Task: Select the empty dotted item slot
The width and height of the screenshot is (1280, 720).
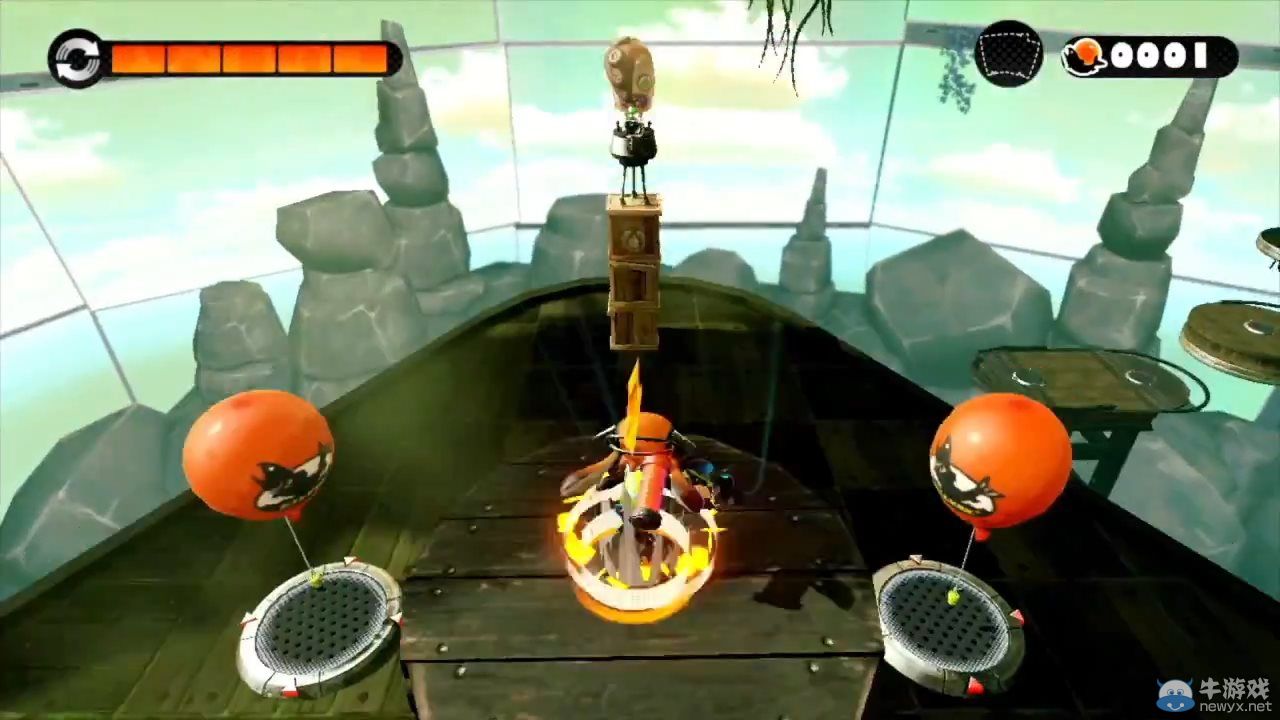Action: tap(1008, 54)
